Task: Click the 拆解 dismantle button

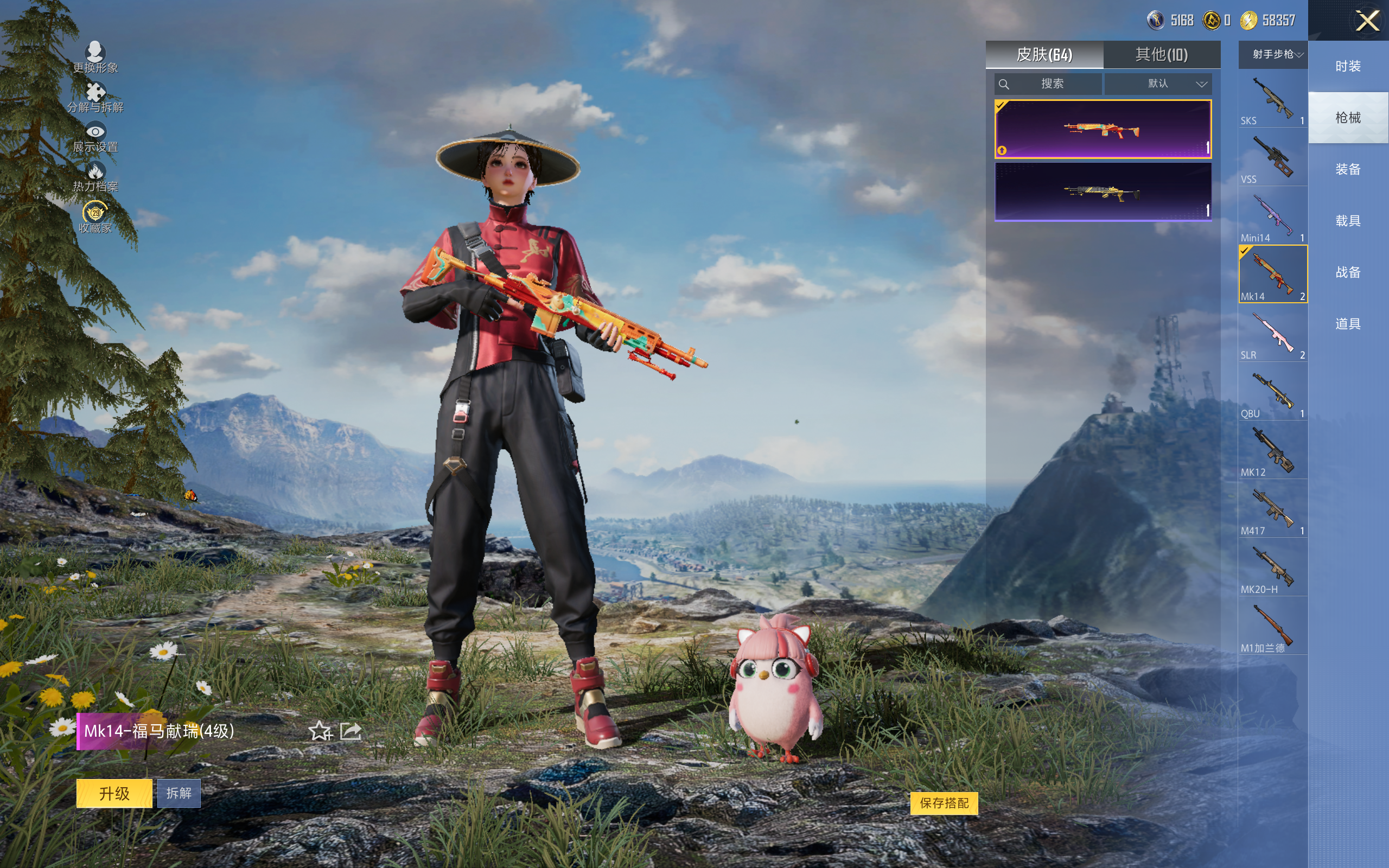Action: [x=179, y=793]
